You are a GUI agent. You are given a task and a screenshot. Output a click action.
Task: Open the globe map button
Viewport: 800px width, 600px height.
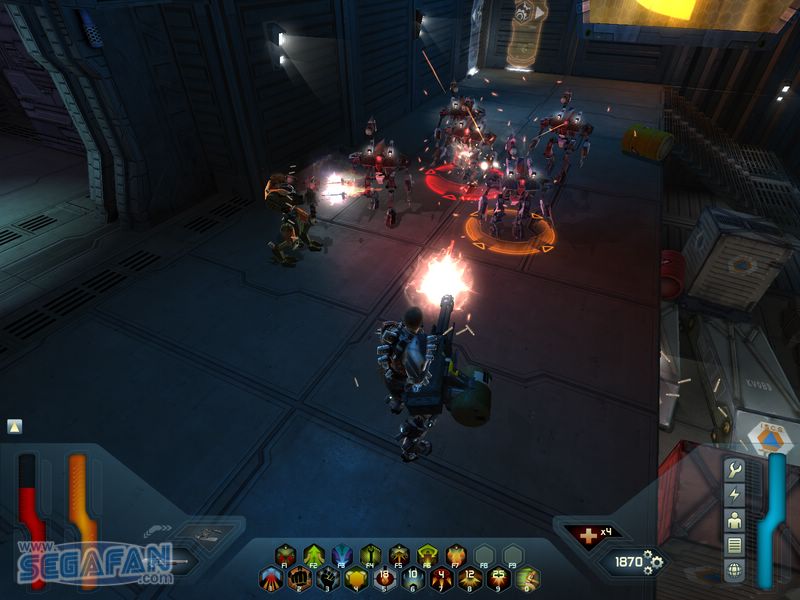point(735,571)
